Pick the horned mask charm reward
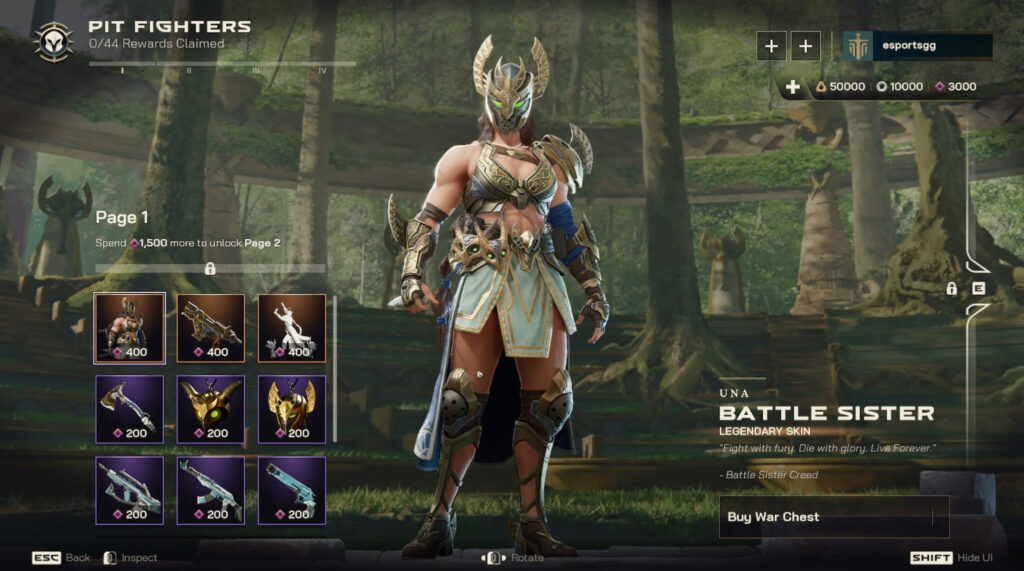Screen dimensions: 1024x571 211,409
